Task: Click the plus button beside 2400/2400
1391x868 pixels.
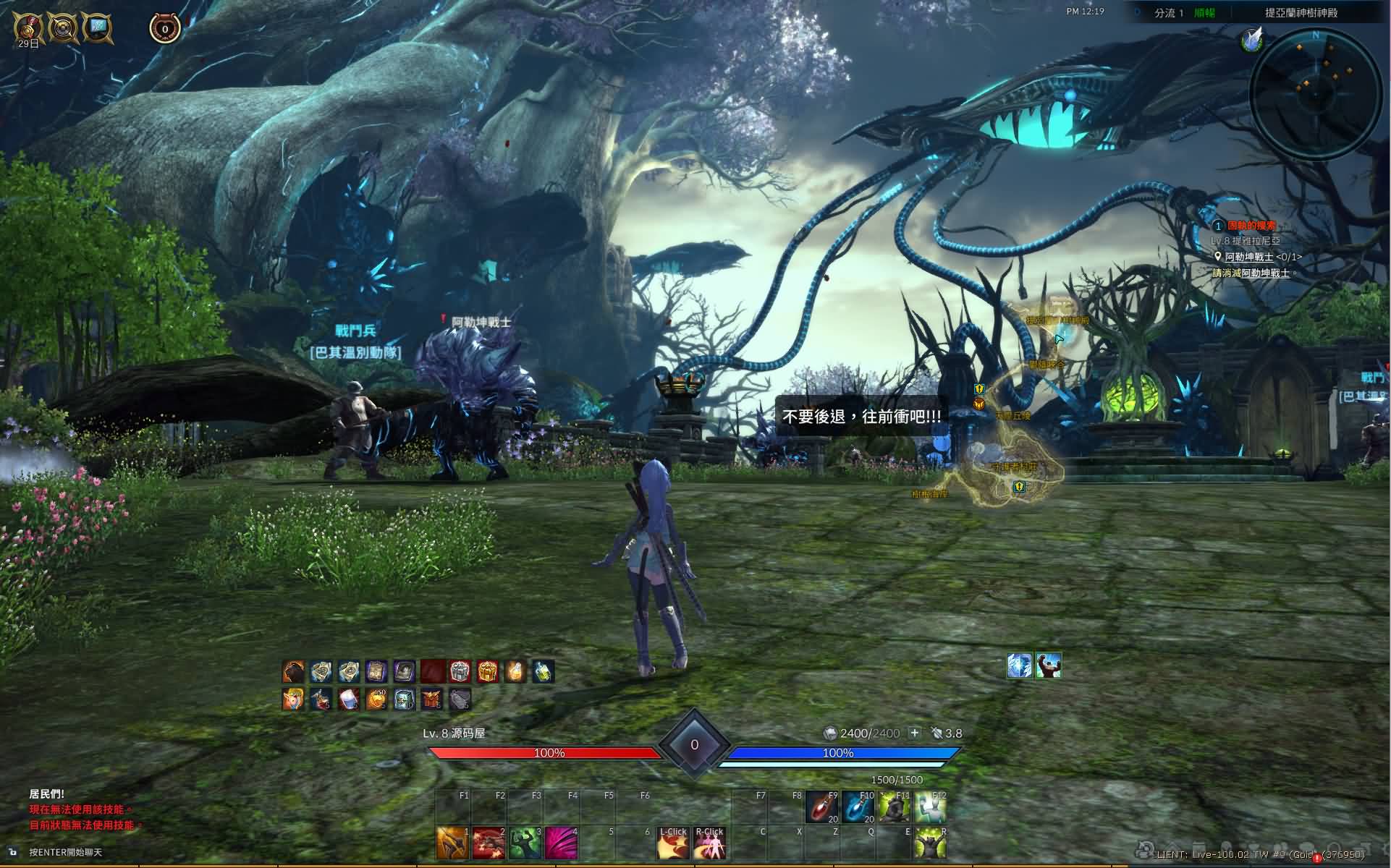Action: (915, 733)
